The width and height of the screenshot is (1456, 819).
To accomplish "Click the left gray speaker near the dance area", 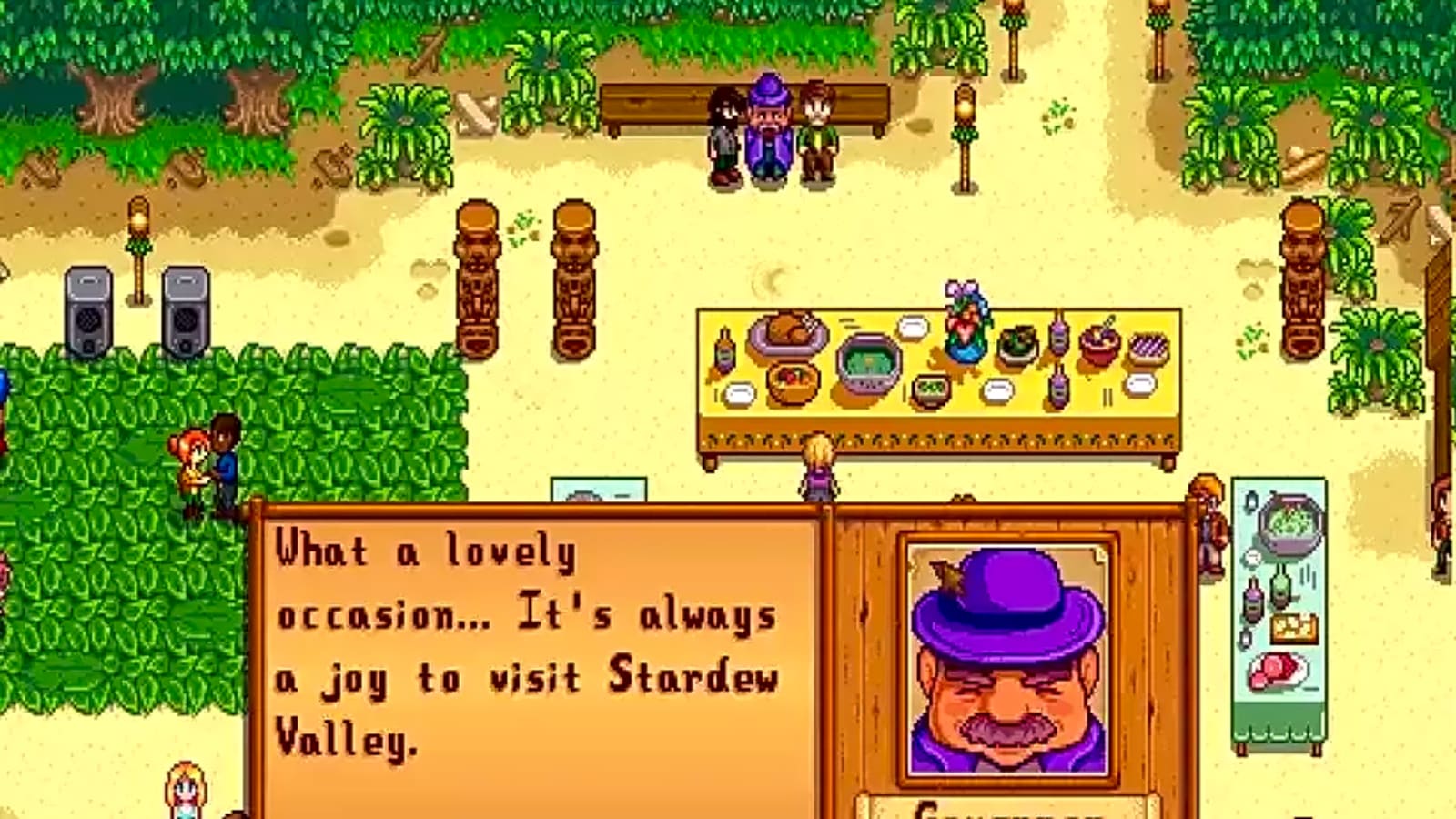I will point(88,309).
